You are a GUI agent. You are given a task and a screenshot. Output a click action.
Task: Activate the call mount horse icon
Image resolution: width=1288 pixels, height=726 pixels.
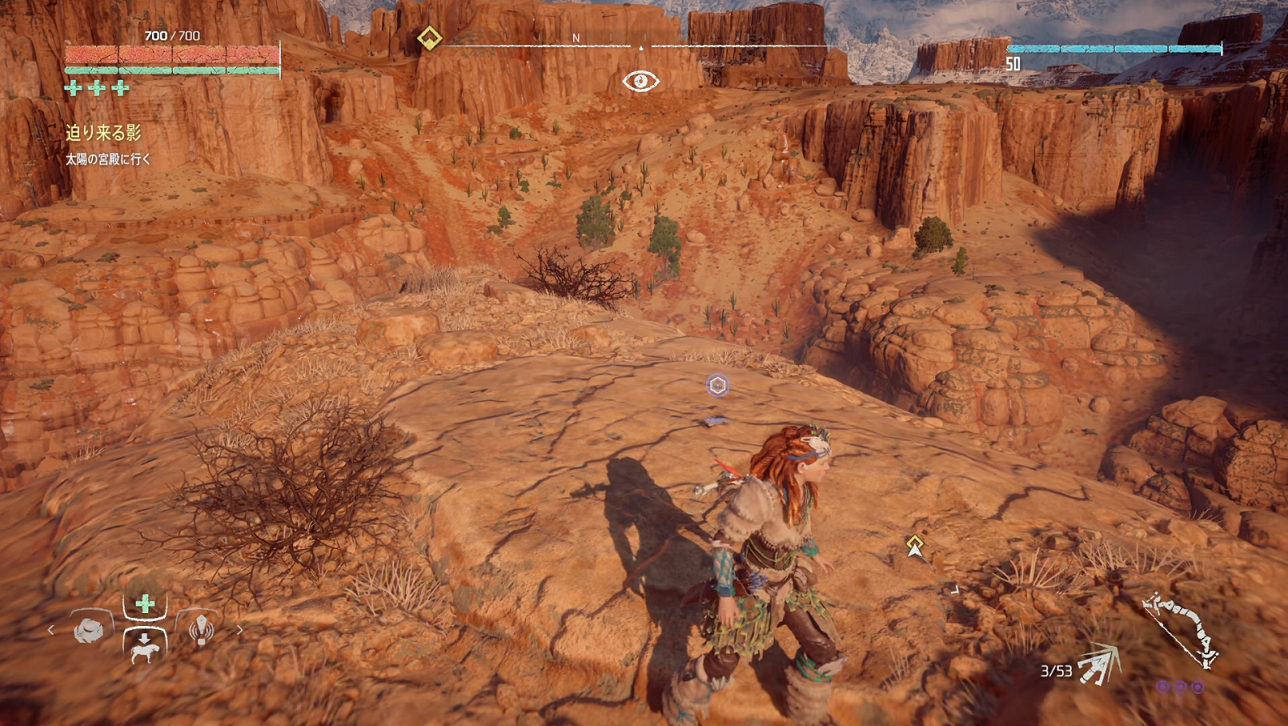145,645
